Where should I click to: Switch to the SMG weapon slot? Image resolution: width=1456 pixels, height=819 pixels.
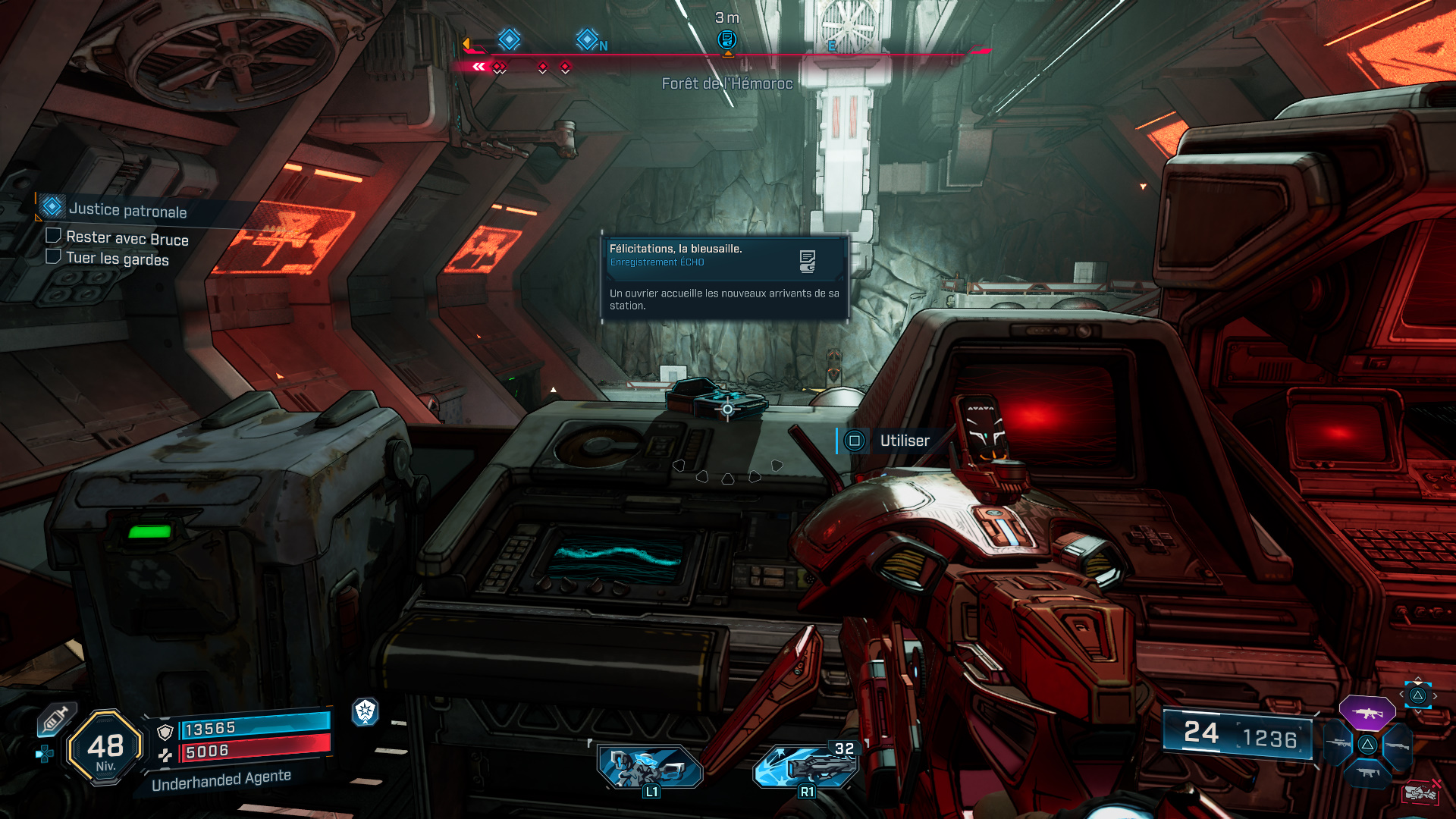[x=1367, y=773]
